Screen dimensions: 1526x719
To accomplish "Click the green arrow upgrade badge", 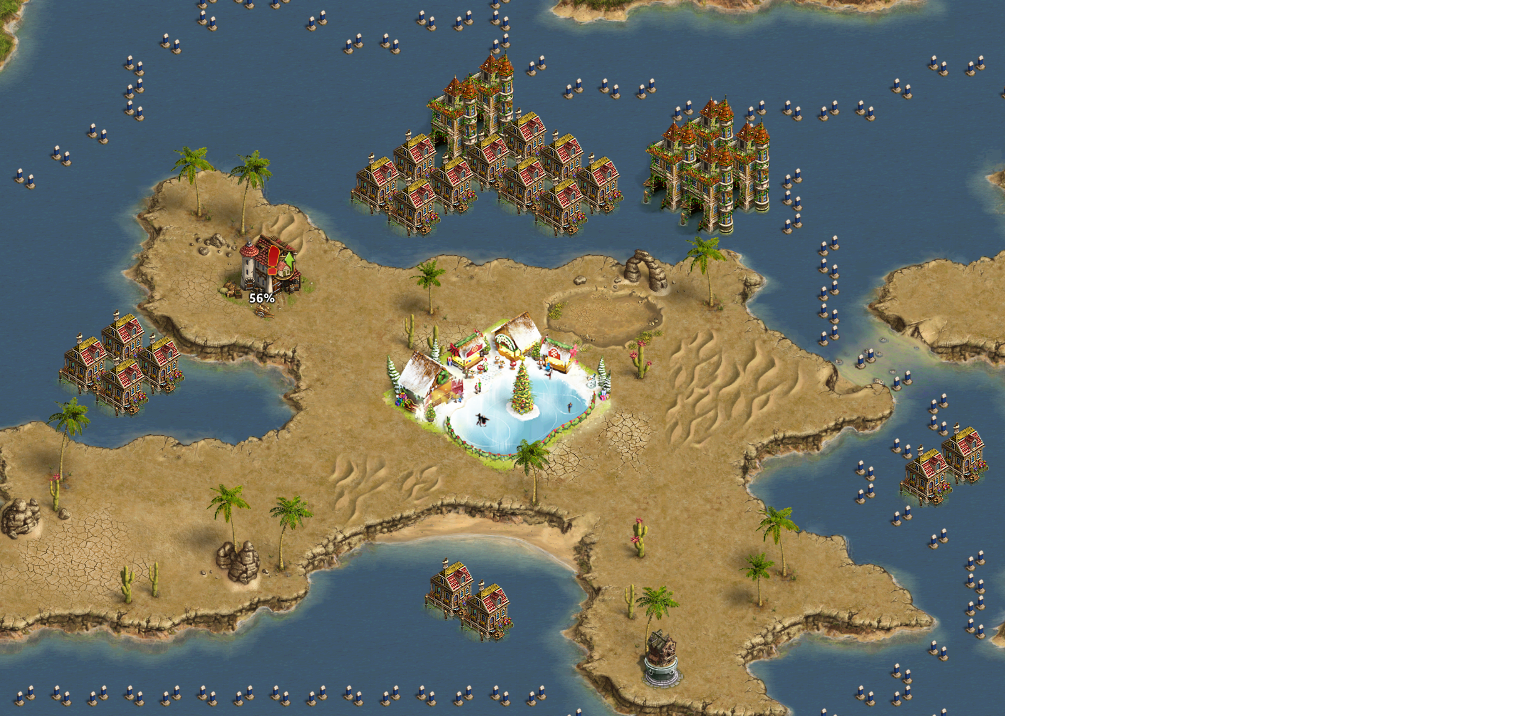I will click(289, 262).
